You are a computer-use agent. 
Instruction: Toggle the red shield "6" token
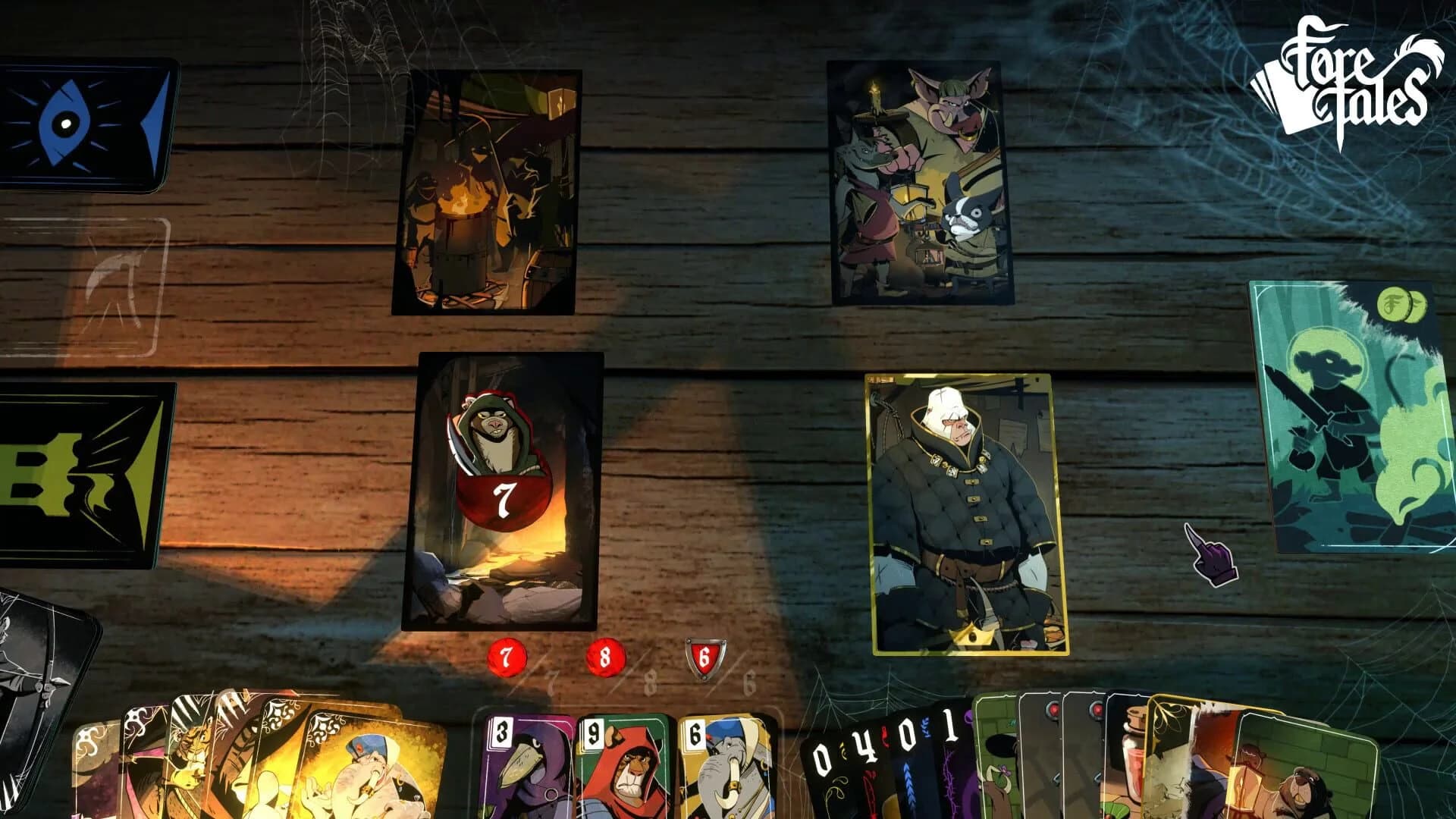pyautogui.click(x=705, y=658)
